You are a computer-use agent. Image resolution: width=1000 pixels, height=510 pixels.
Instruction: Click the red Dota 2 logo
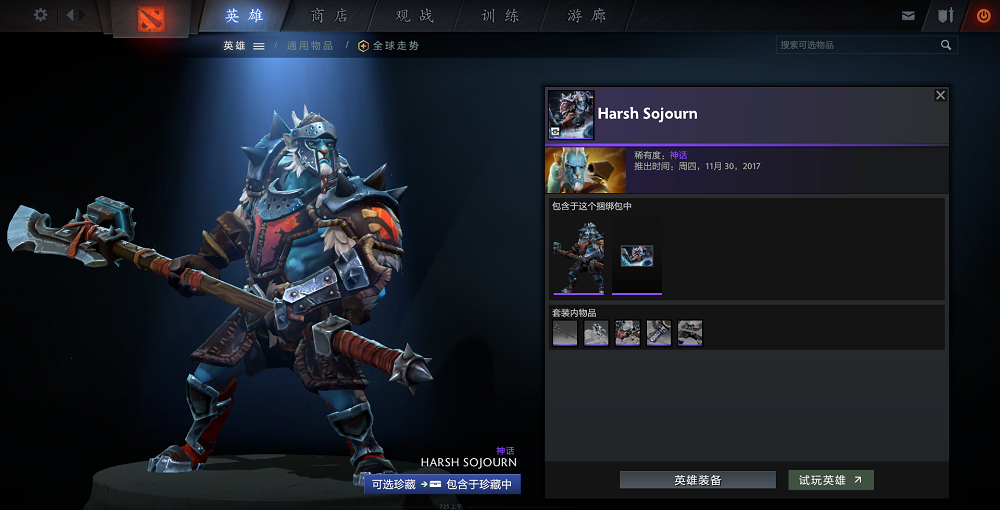click(x=150, y=18)
